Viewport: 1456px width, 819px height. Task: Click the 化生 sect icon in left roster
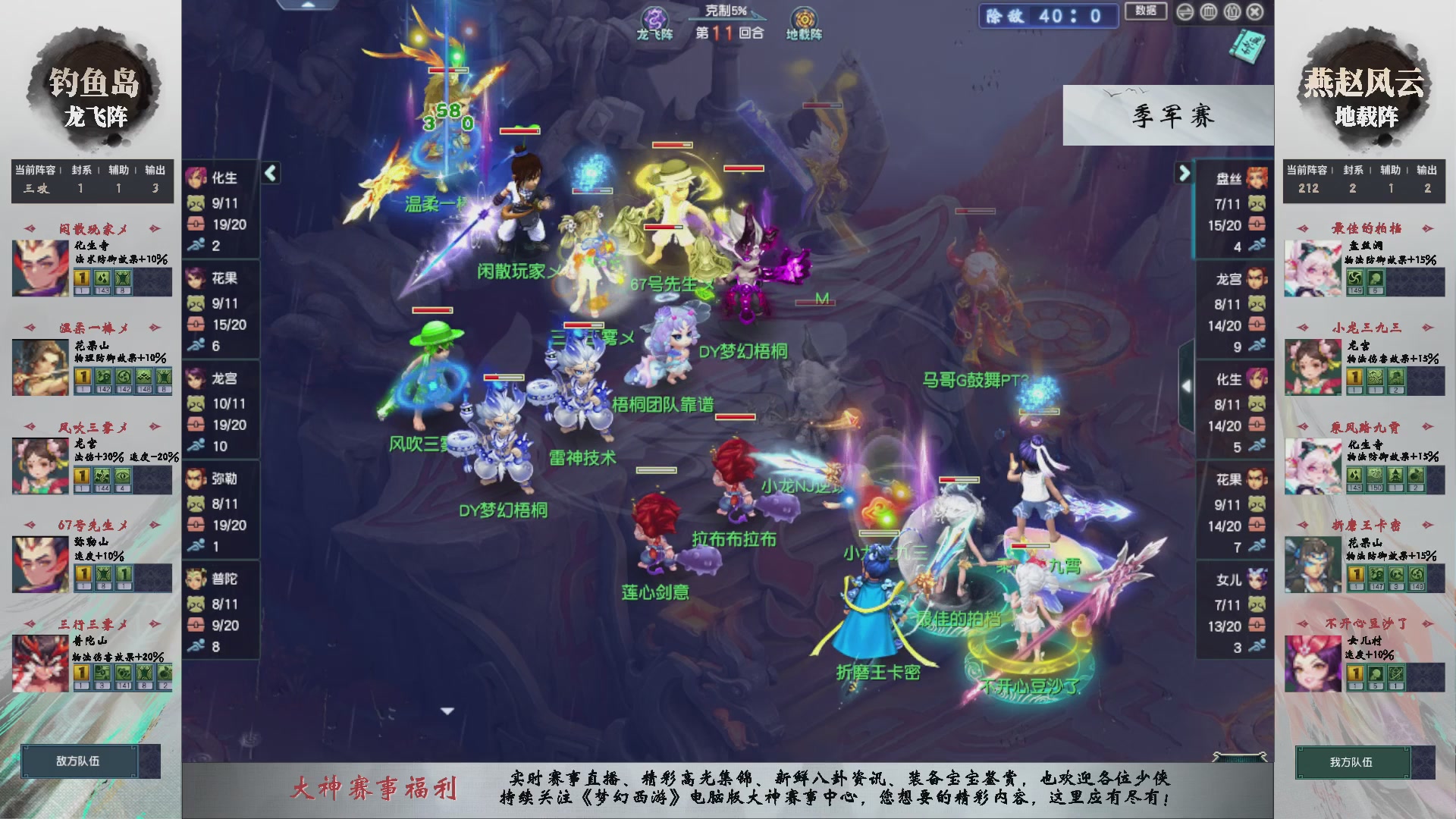pos(196,176)
